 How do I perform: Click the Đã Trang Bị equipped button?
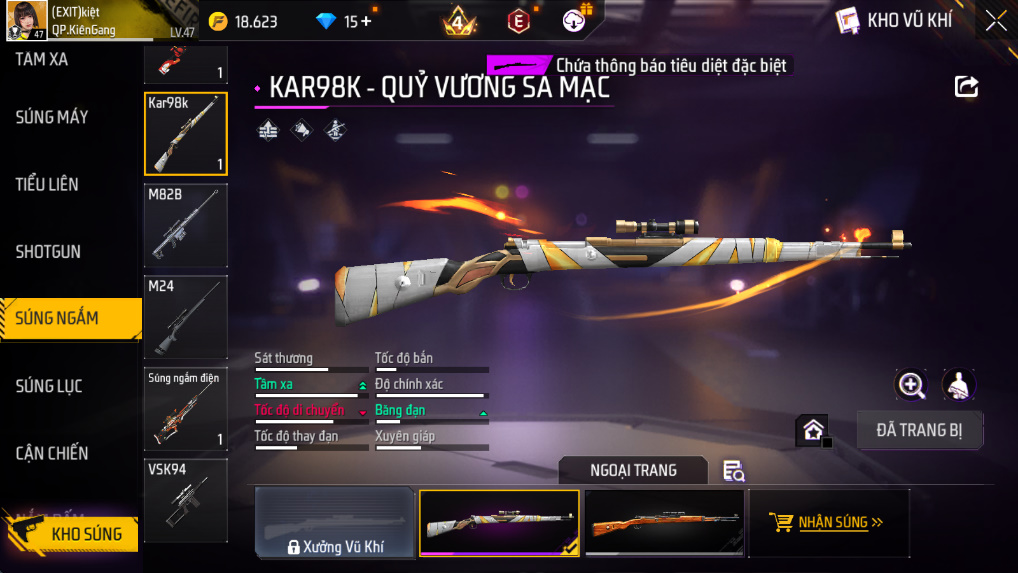click(920, 430)
